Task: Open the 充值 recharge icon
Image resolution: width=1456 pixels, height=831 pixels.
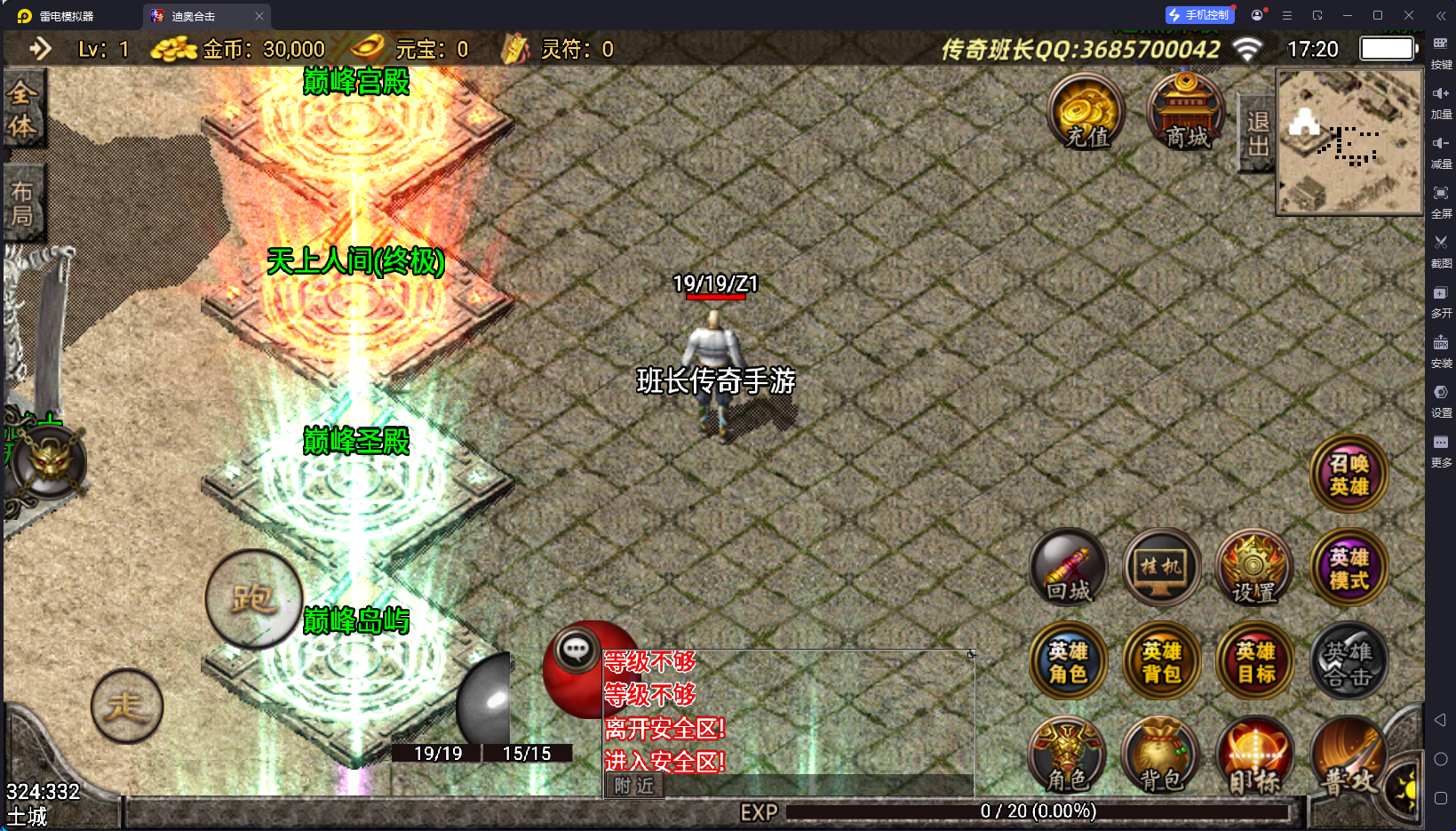Action: 1086,113
